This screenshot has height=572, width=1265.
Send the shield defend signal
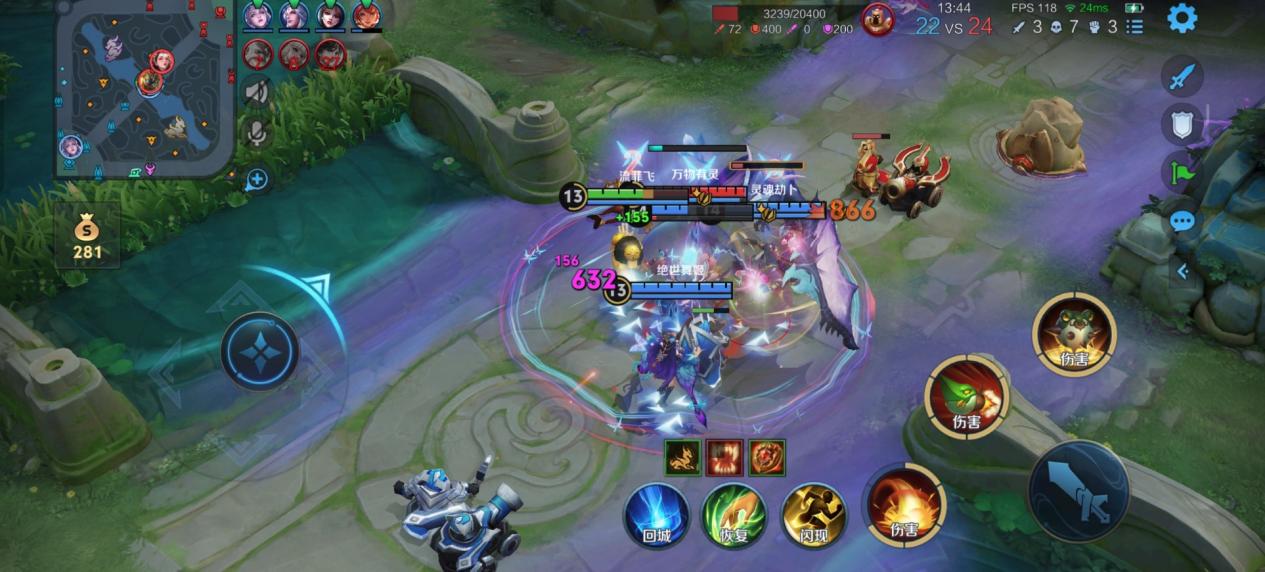coord(1182,124)
